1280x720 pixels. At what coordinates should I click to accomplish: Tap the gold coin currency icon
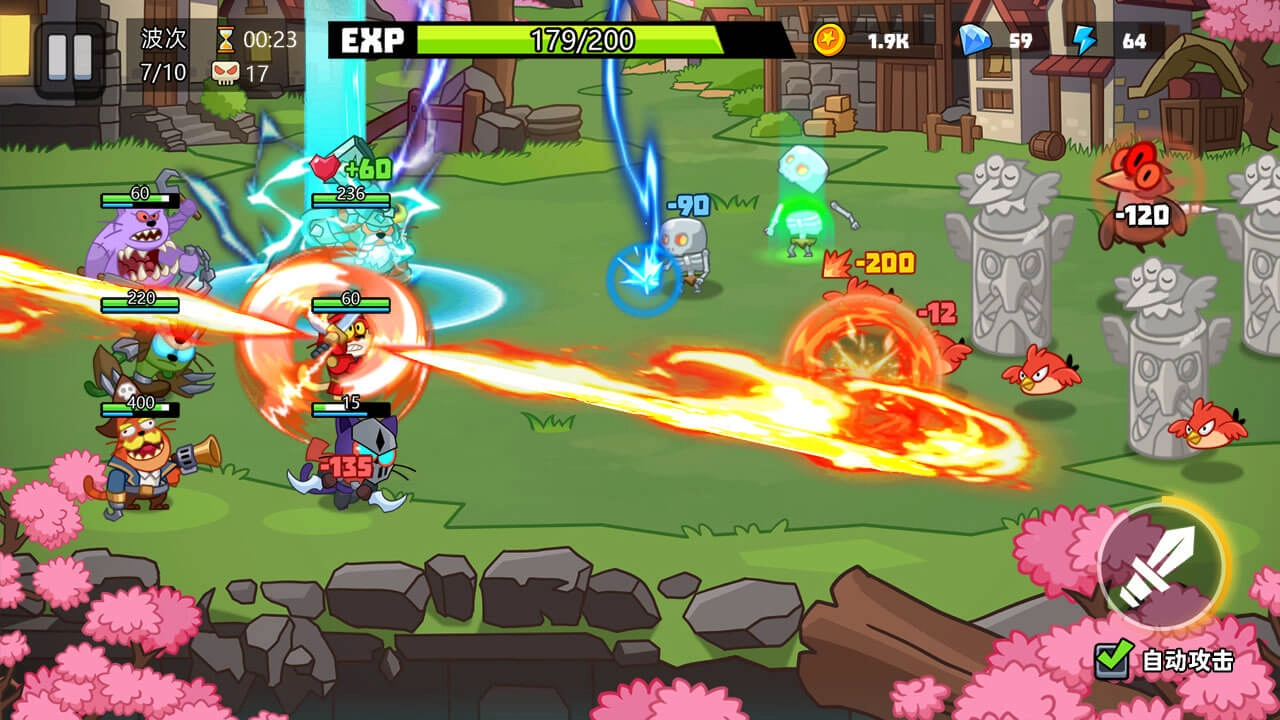pyautogui.click(x=829, y=40)
